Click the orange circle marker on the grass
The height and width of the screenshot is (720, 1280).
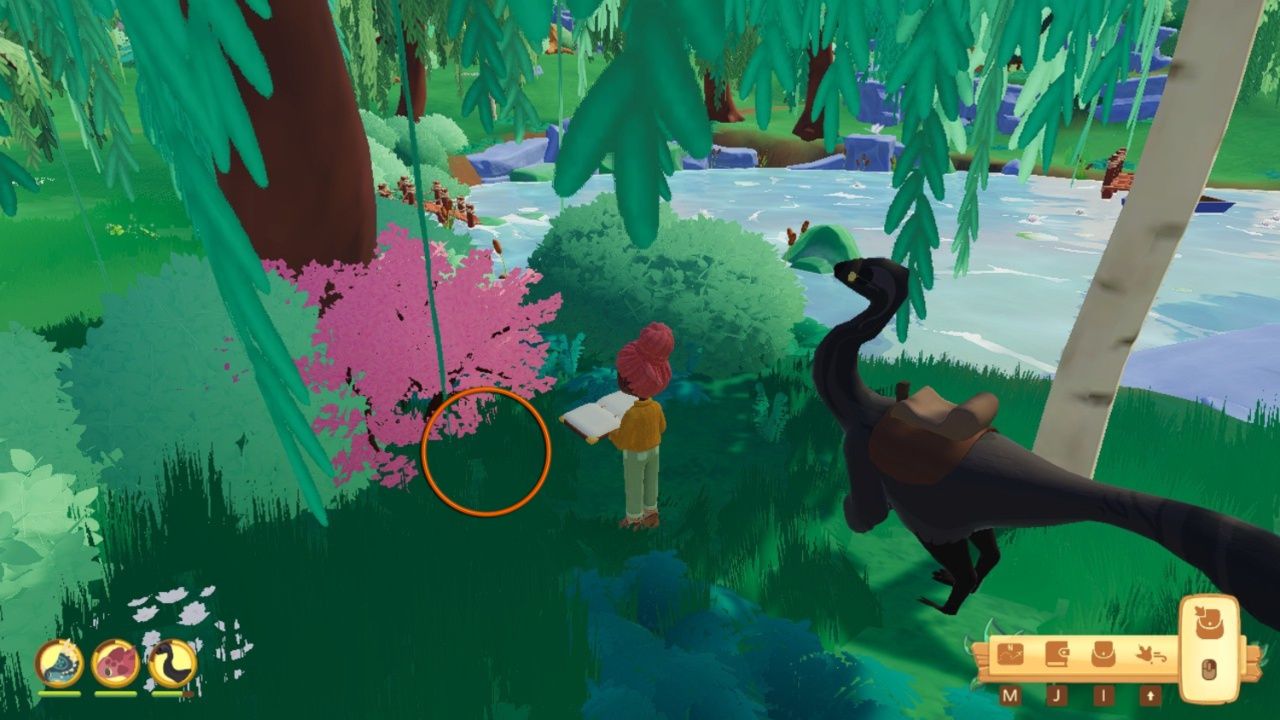[486, 451]
